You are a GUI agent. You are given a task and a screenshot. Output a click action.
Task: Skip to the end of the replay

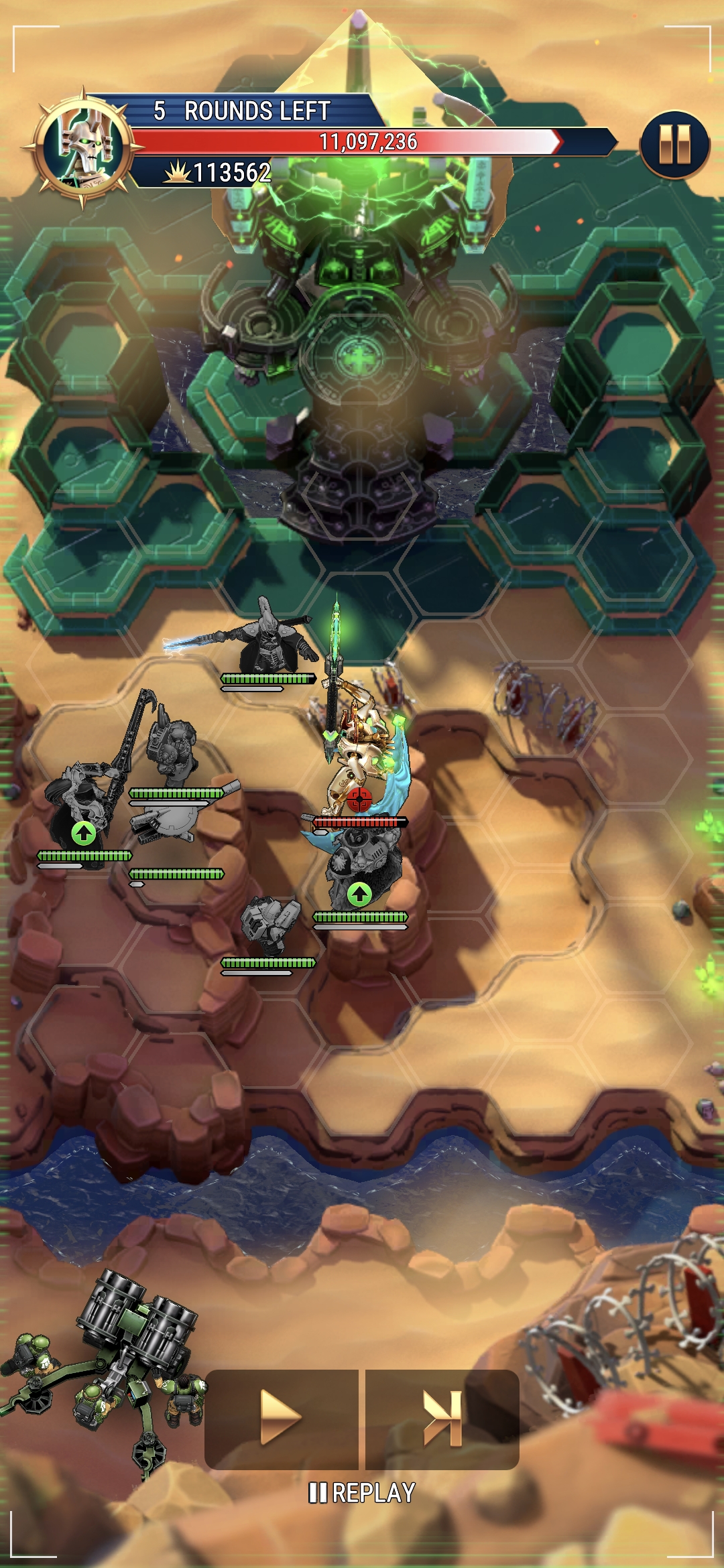[442, 1418]
